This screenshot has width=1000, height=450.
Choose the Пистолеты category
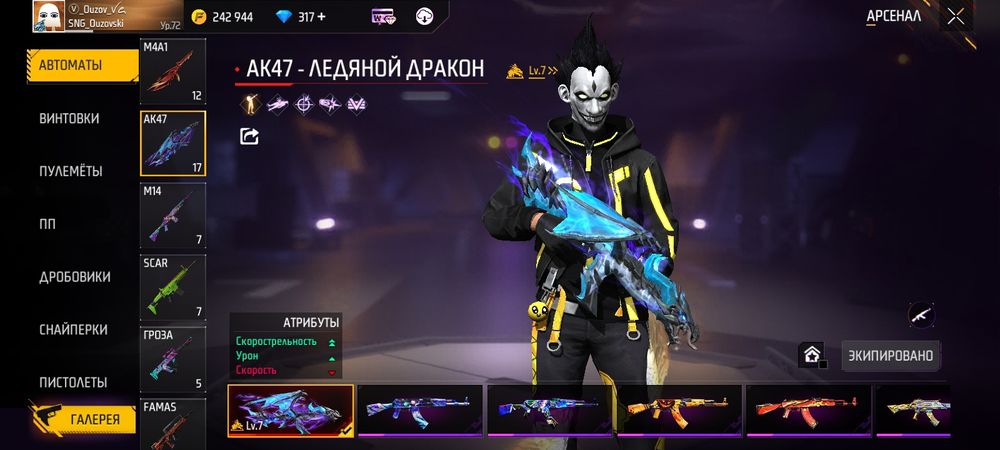coord(73,383)
